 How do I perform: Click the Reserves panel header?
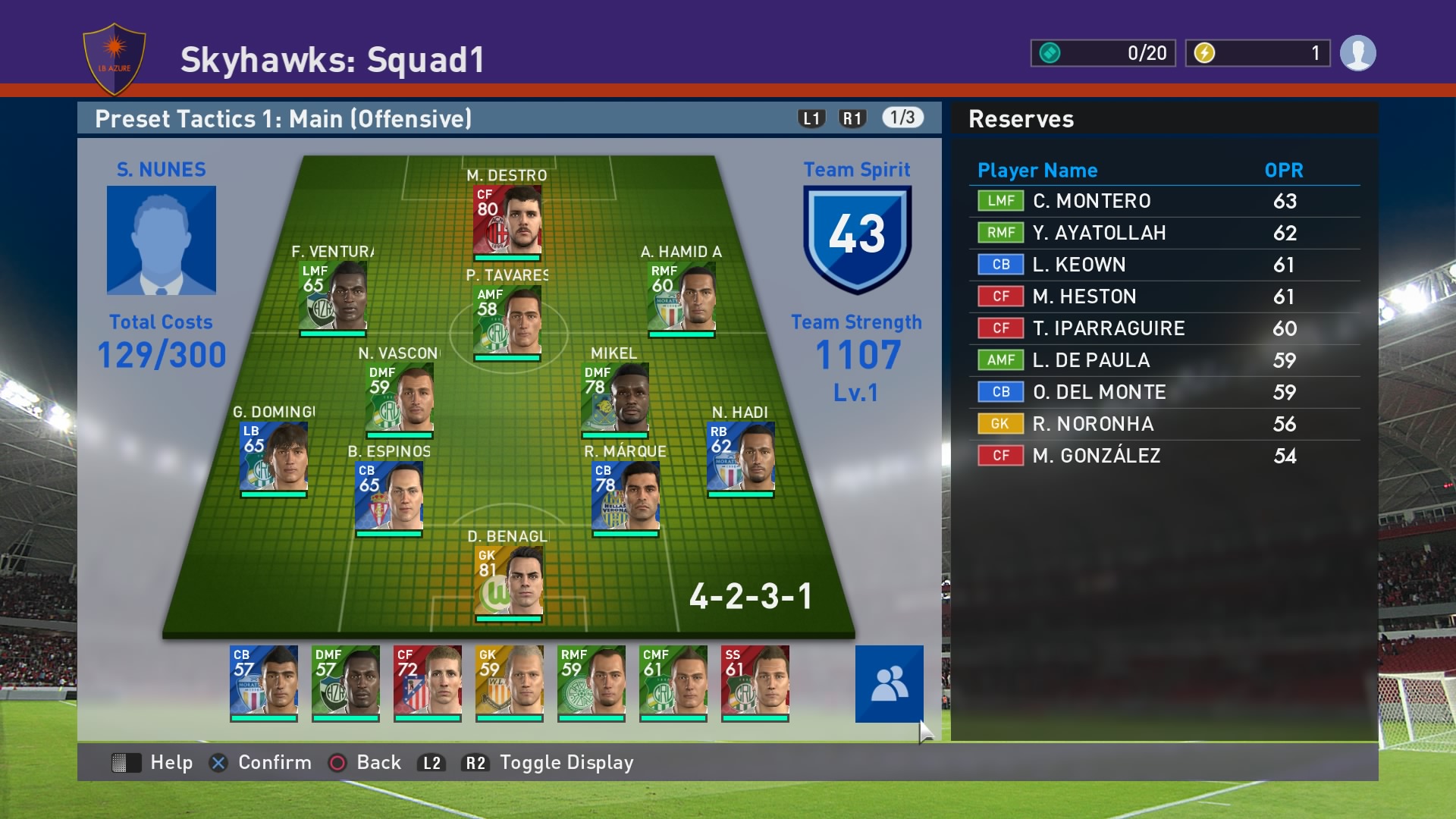click(1021, 119)
